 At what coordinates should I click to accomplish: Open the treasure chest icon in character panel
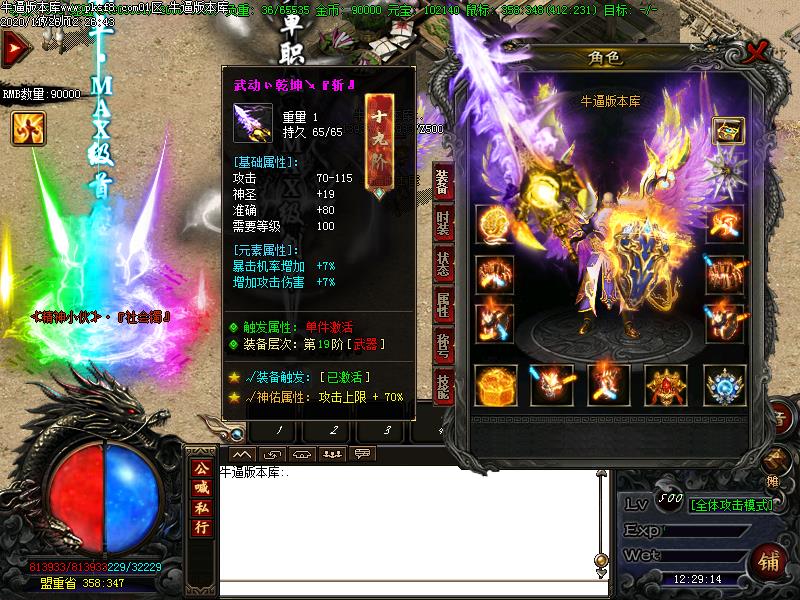(x=728, y=131)
